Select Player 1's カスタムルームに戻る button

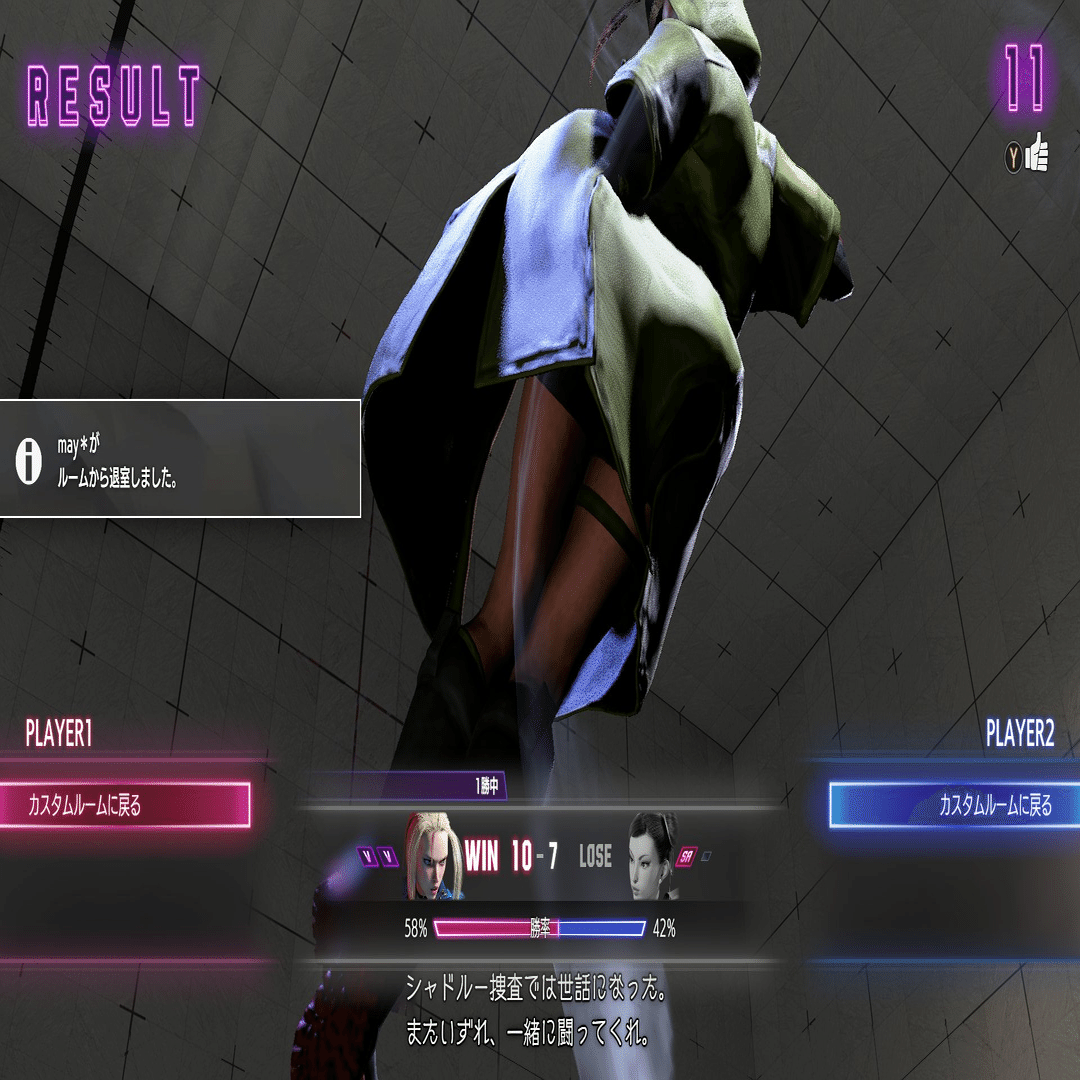click(124, 805)
